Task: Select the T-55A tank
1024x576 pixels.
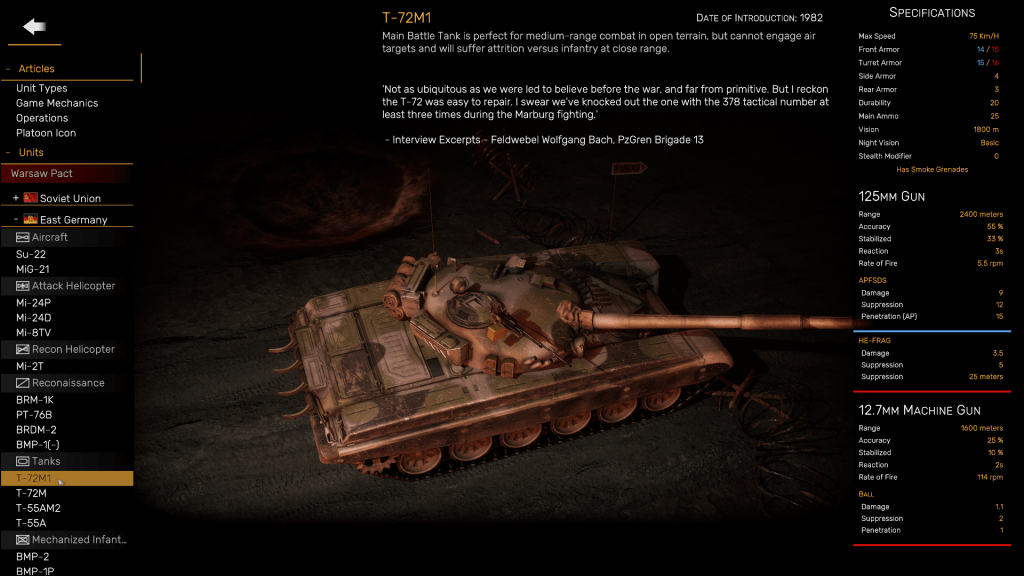Action: click(31, 523)
